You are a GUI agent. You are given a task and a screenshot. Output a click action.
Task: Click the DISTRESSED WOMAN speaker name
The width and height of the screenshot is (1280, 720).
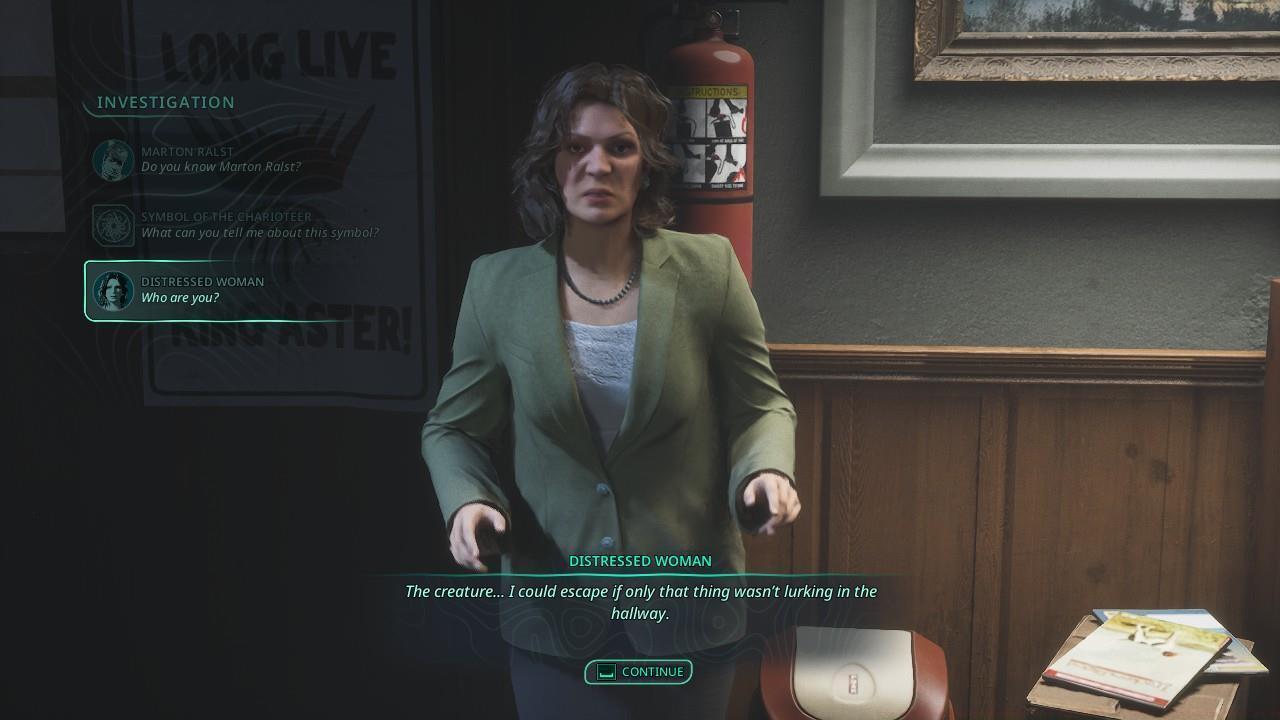(x=638, y=561)
